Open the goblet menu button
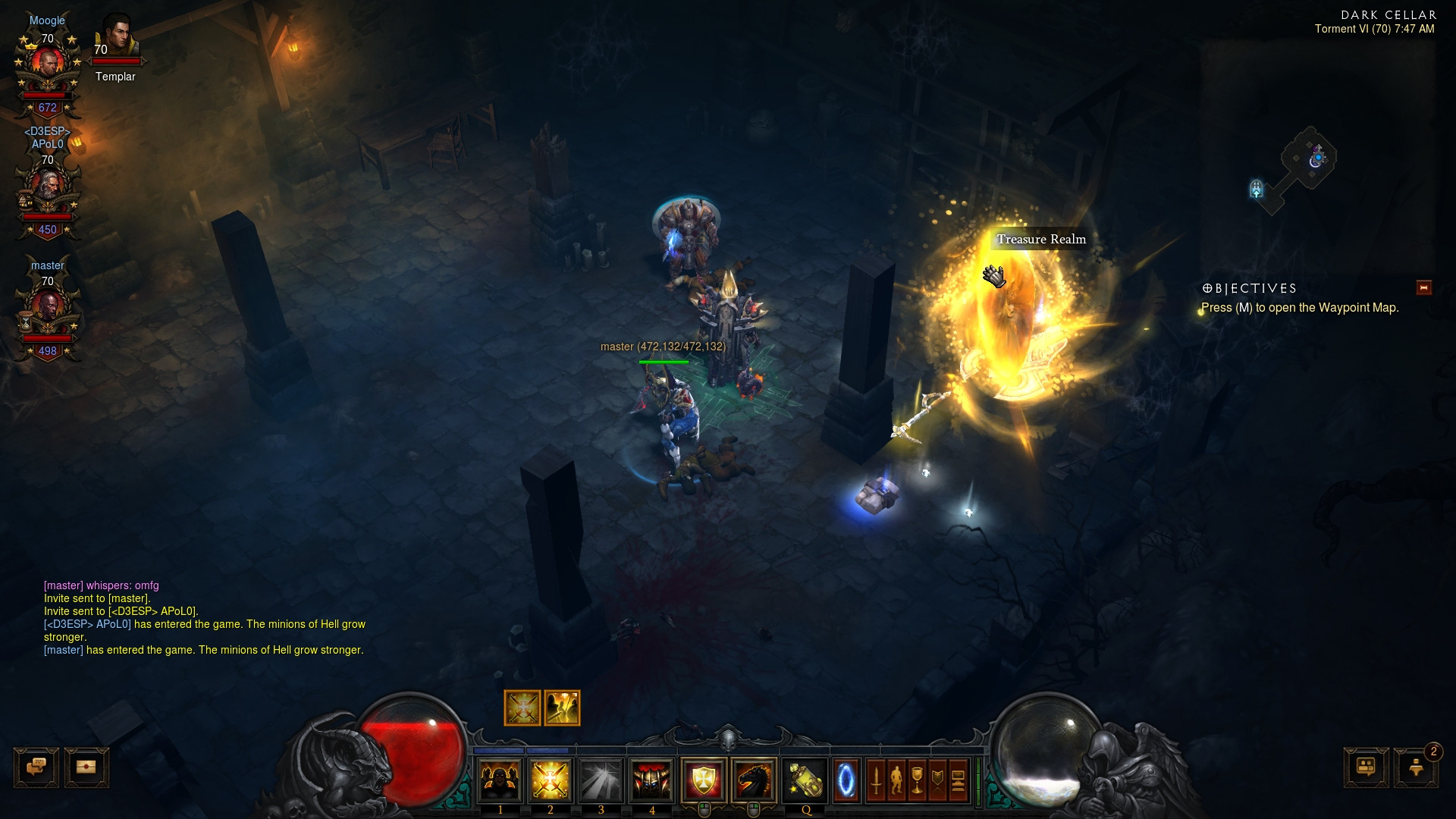 click(x=917, y=780)
